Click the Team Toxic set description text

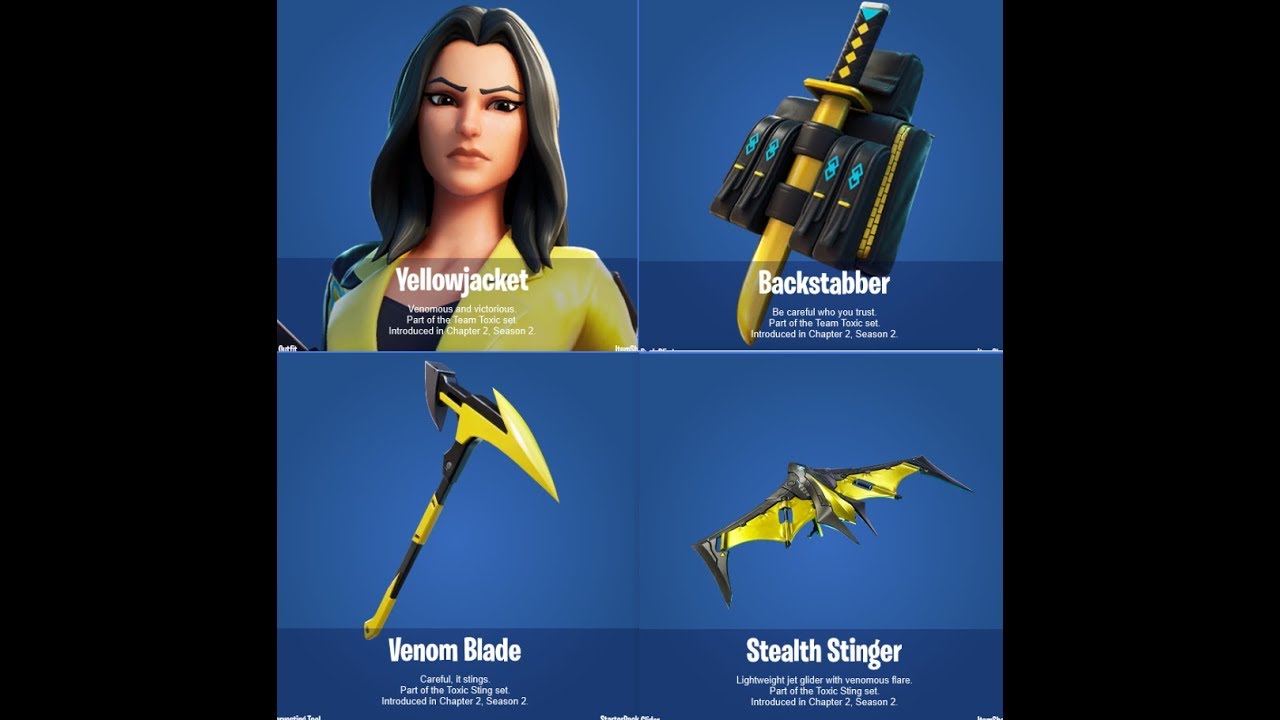462,318
